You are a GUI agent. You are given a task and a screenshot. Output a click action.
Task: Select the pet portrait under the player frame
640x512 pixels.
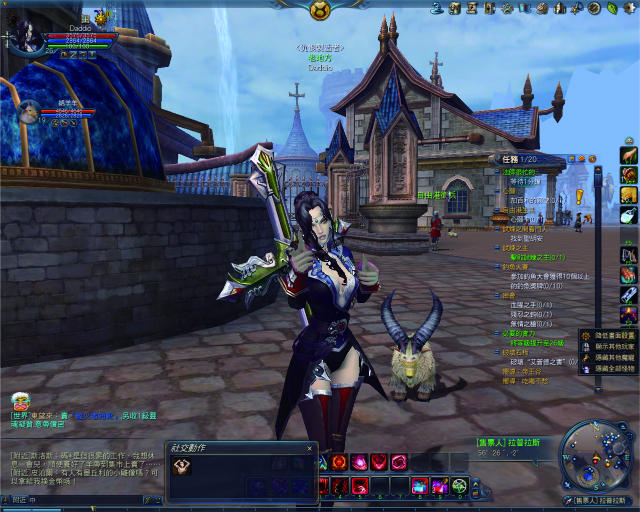coord(28,111)
